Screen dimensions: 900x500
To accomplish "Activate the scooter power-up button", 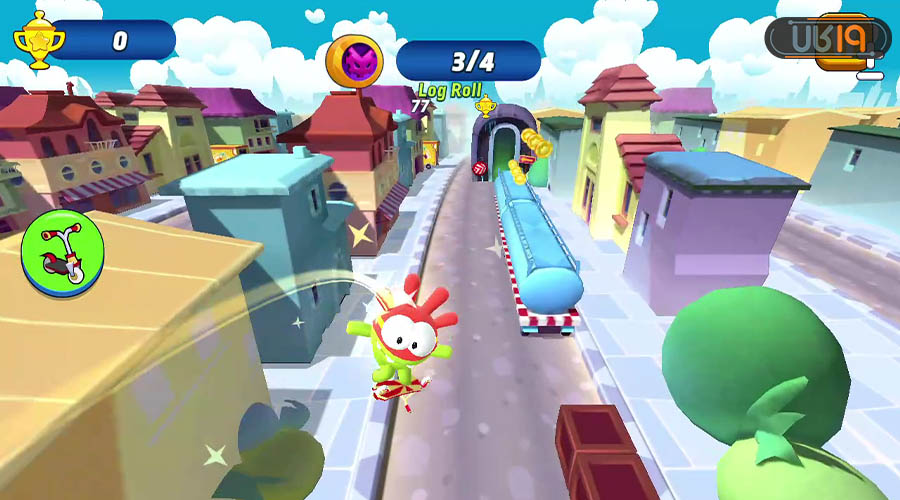I will pos(62,253).
